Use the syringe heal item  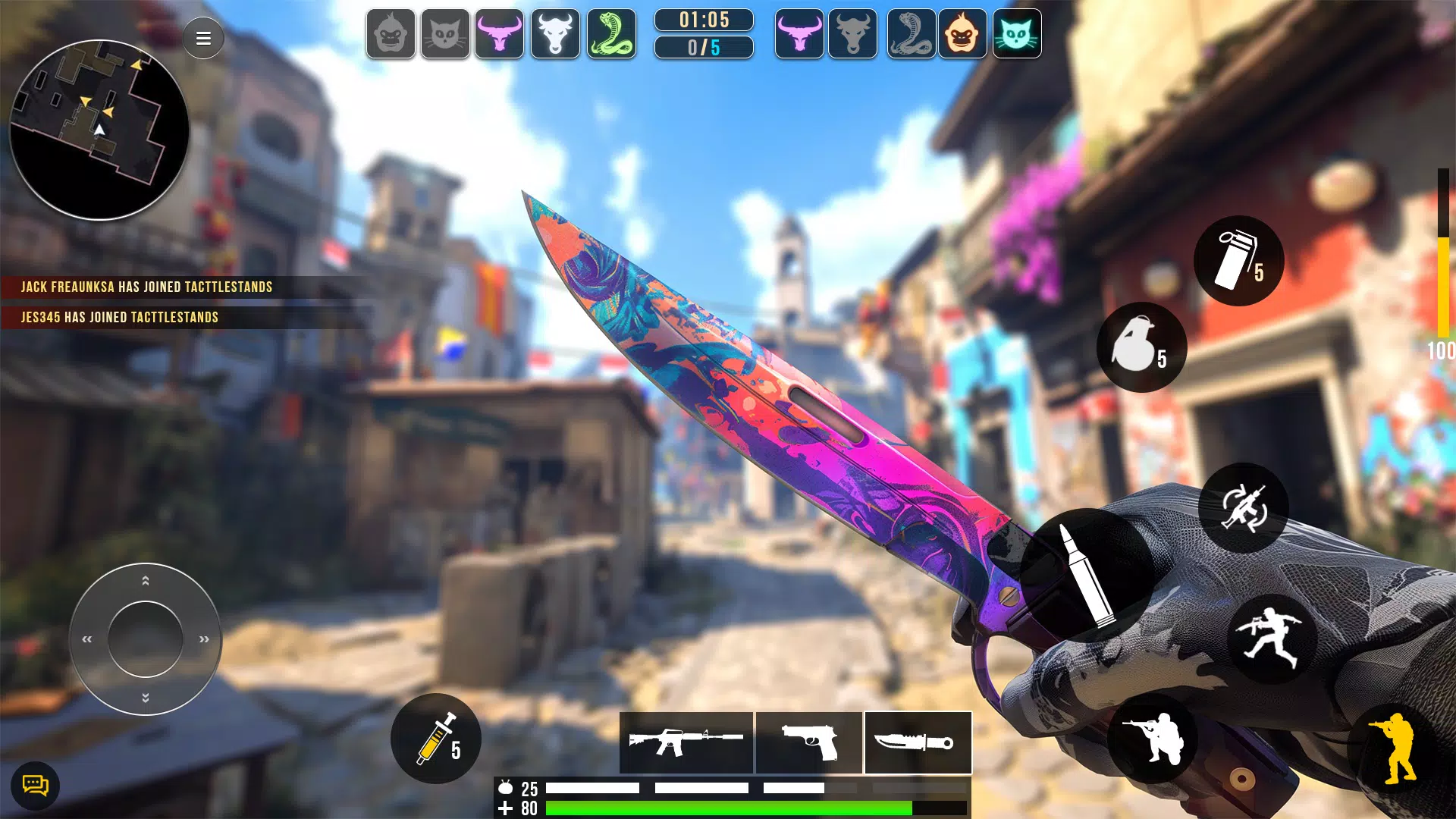[436, 739]
